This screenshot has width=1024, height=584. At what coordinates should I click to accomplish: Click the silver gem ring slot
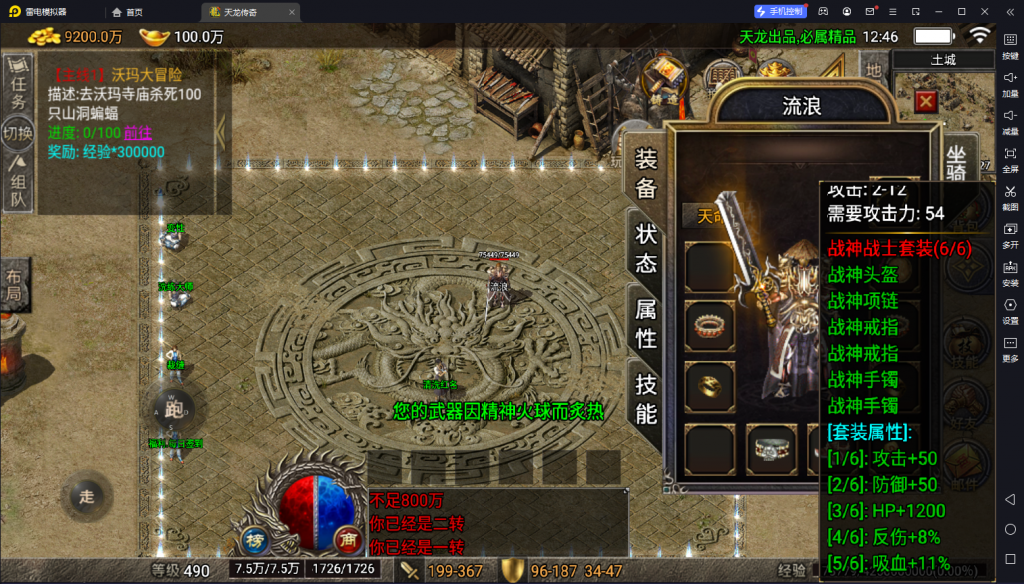771,447
